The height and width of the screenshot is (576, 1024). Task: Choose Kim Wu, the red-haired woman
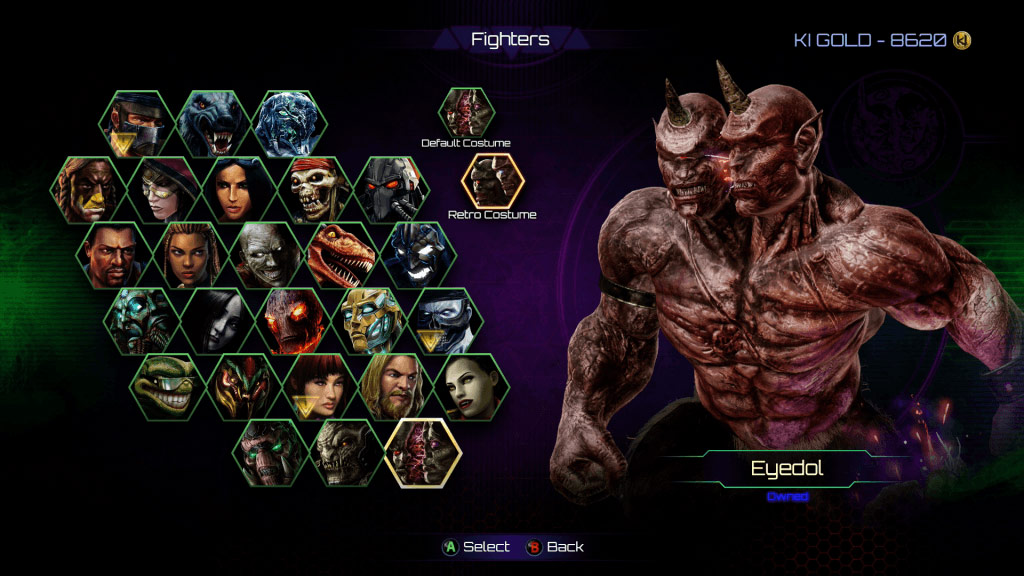[x=319, y=387]
